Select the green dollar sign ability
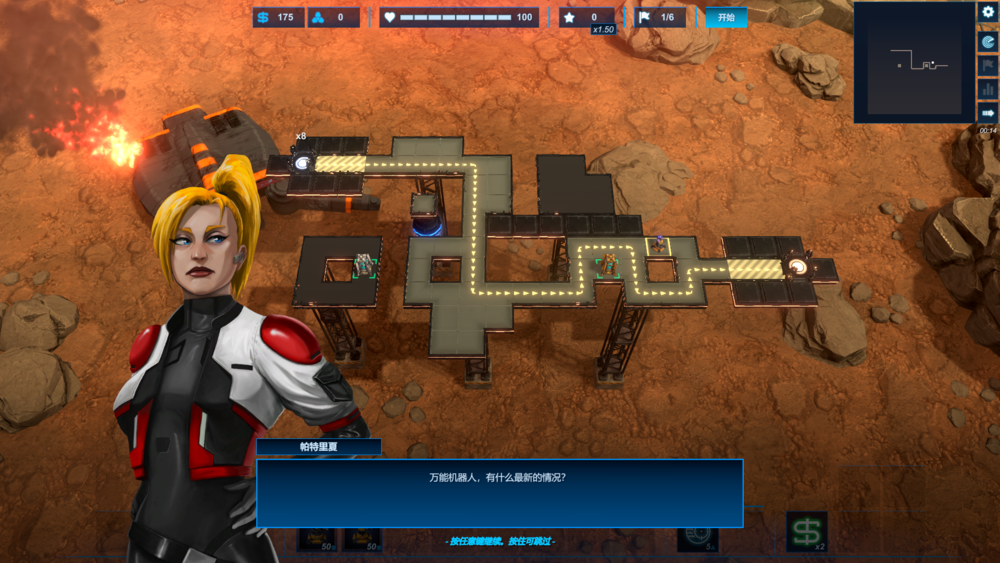This screenshot has height=563, width=1000. click(x=805, y=531)
